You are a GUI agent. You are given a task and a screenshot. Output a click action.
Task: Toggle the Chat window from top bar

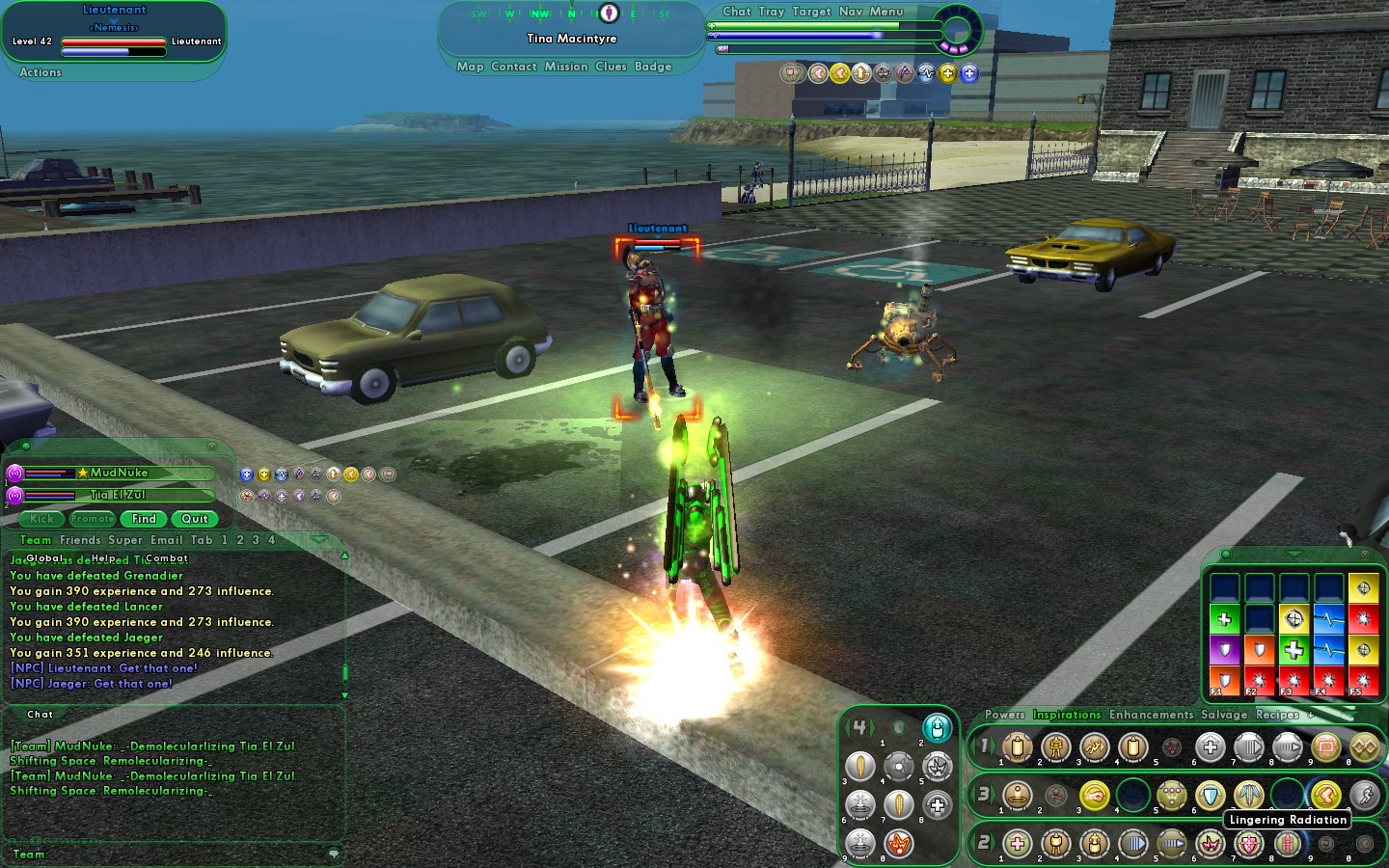tap(736, 12)
